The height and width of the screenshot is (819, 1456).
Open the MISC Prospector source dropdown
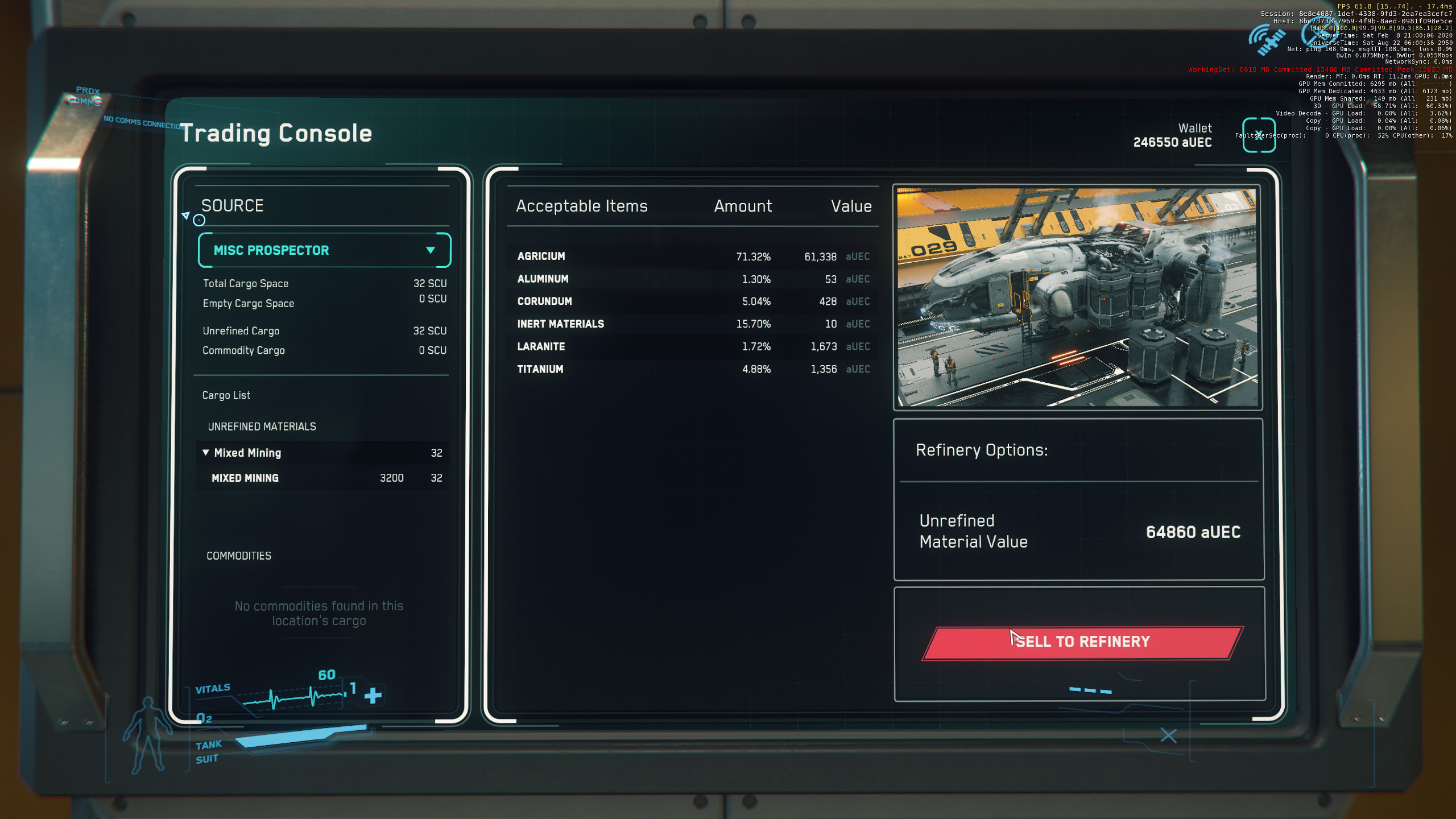(324, 250)
